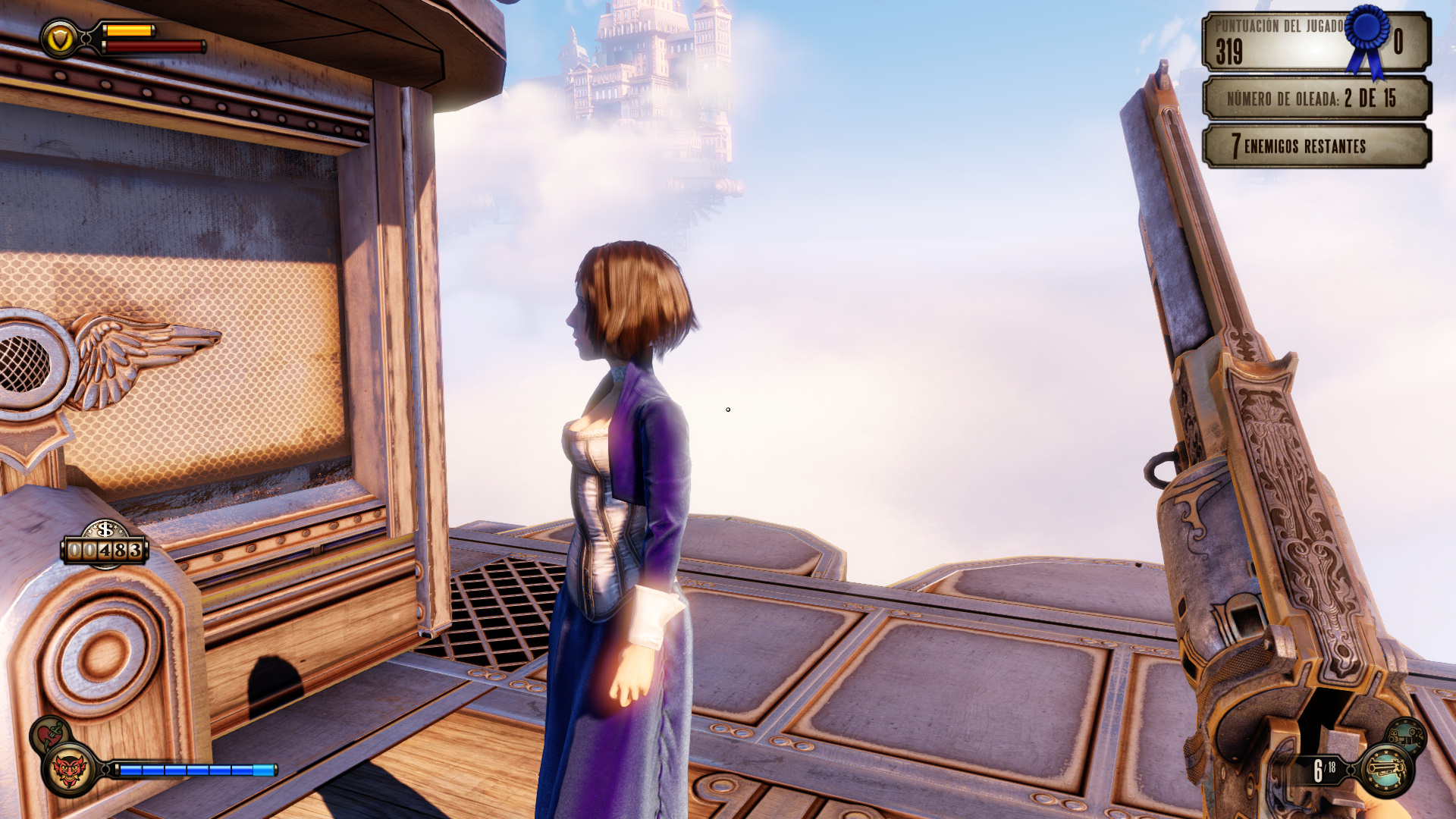Switch to the secondary weapon icon

(1405, 736)
